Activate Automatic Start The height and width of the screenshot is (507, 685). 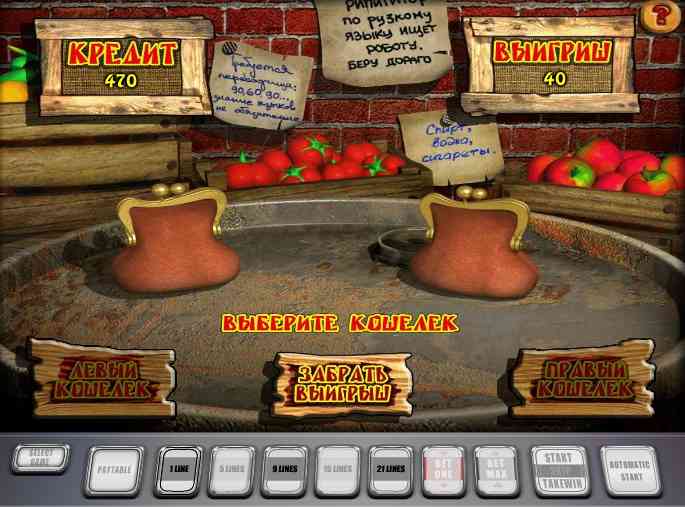pyautogui.click(x=631, y=470)
